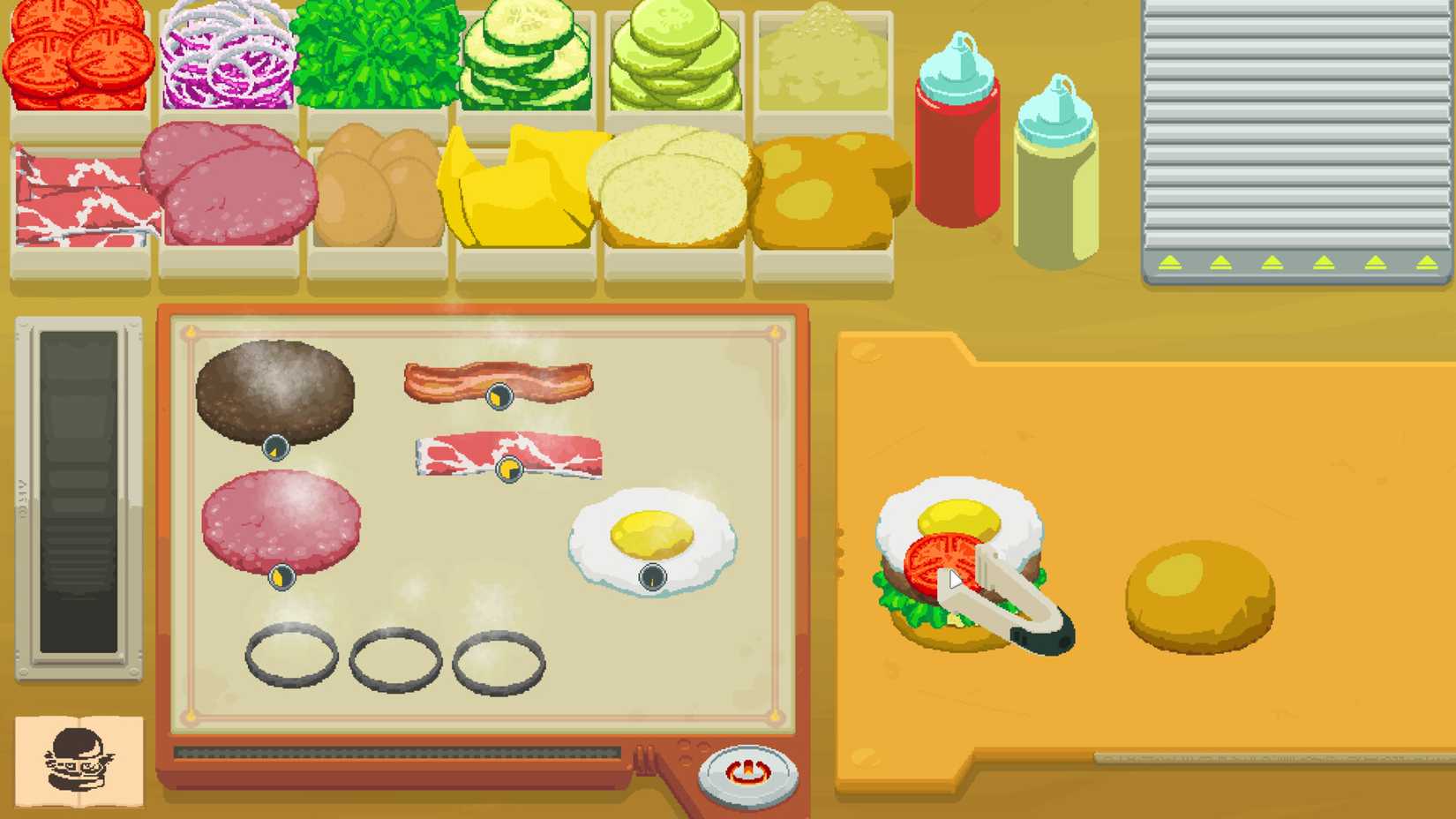Take an egg from the egg container
The width and height of the screenshot is (1456, 819).
pos(375,185)
